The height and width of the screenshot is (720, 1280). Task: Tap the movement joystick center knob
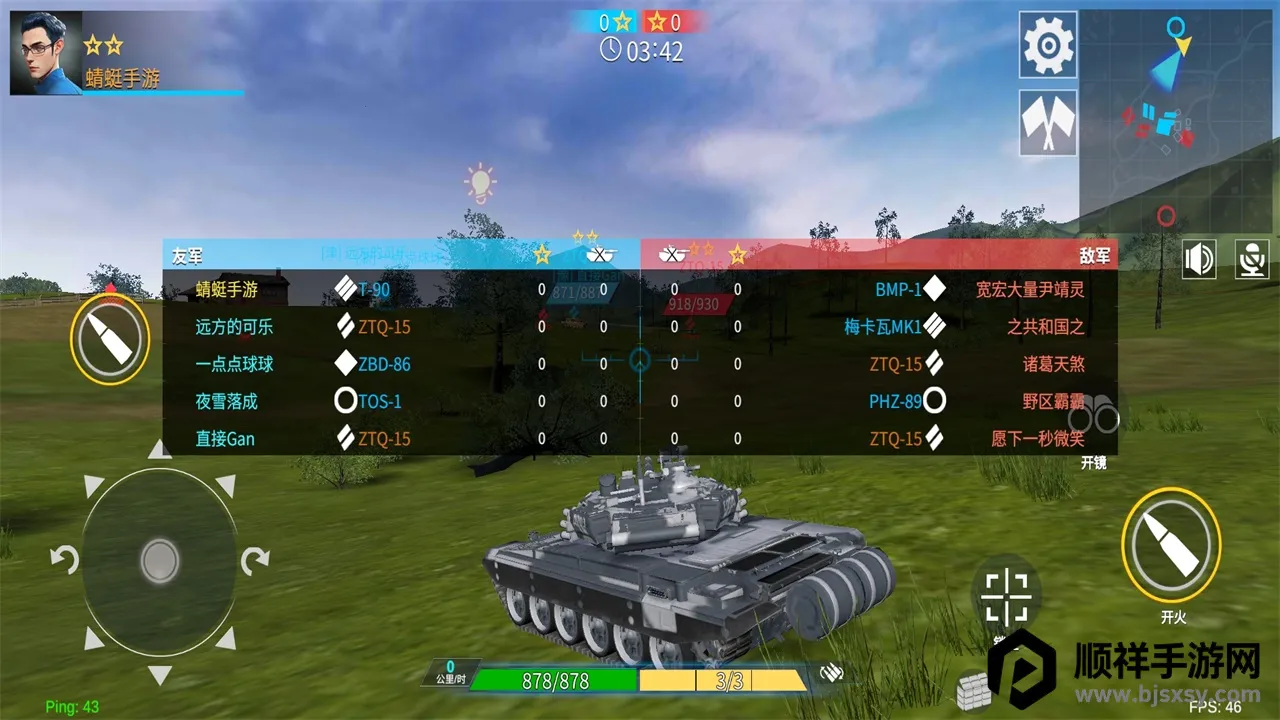tap(160, 561)
